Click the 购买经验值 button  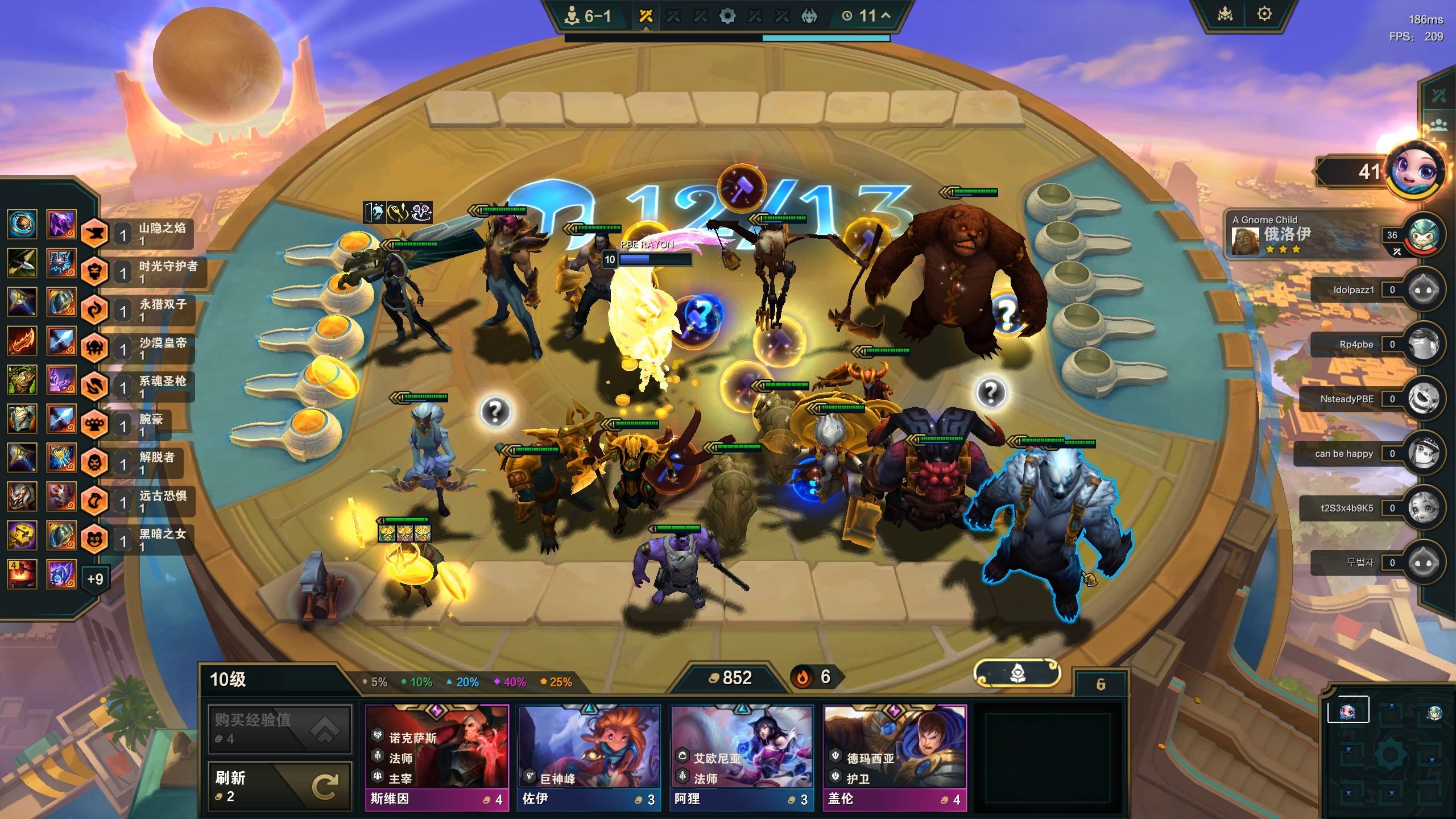click(x=280, y=729)
